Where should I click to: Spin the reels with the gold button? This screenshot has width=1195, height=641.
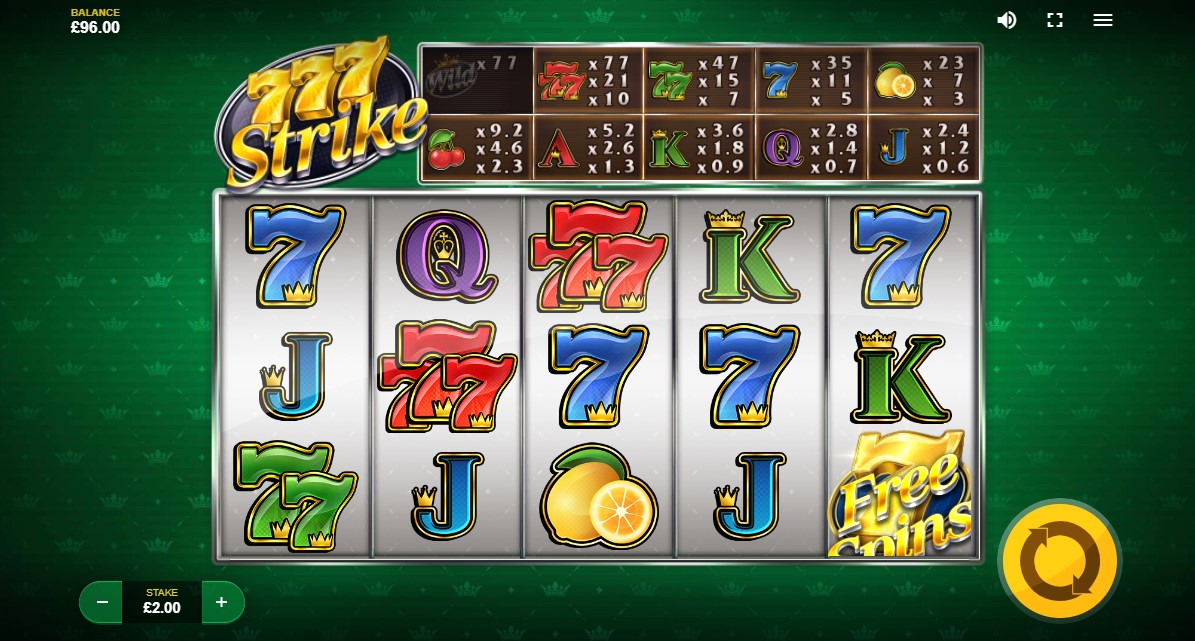pyautogui.click(x=1059, y=560)
